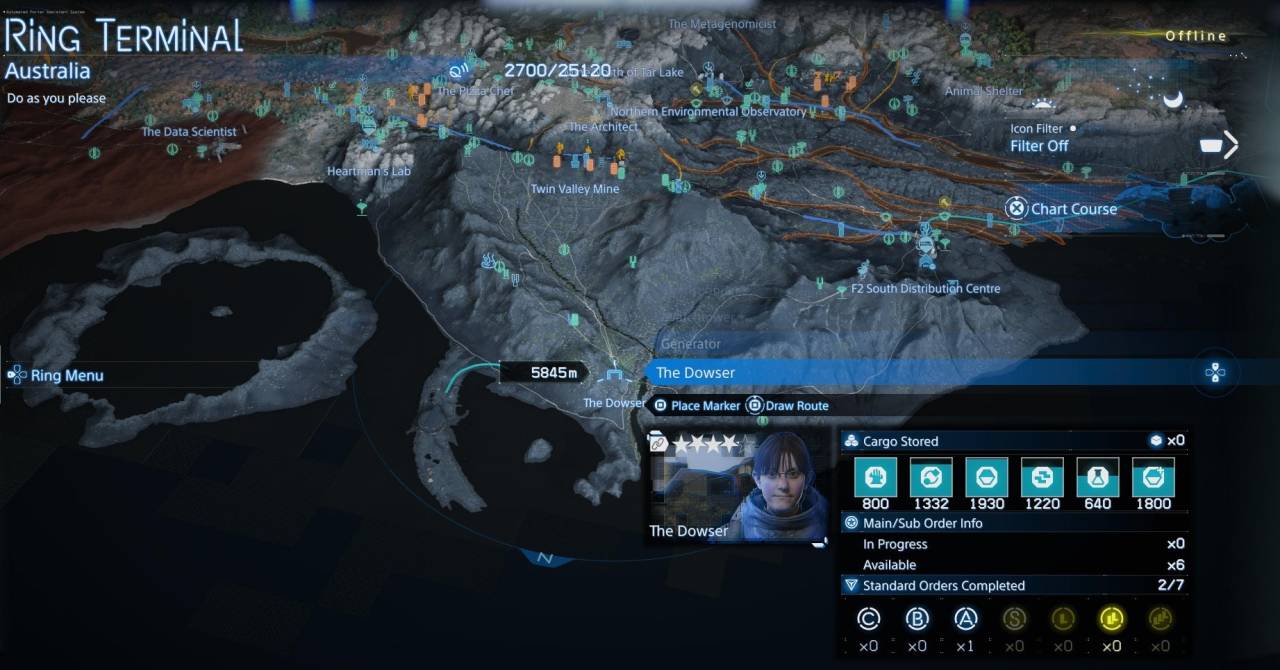Select The Metagenomicist map label
This screenshot has width=1280, height=670.
click(x=722, y=25)
